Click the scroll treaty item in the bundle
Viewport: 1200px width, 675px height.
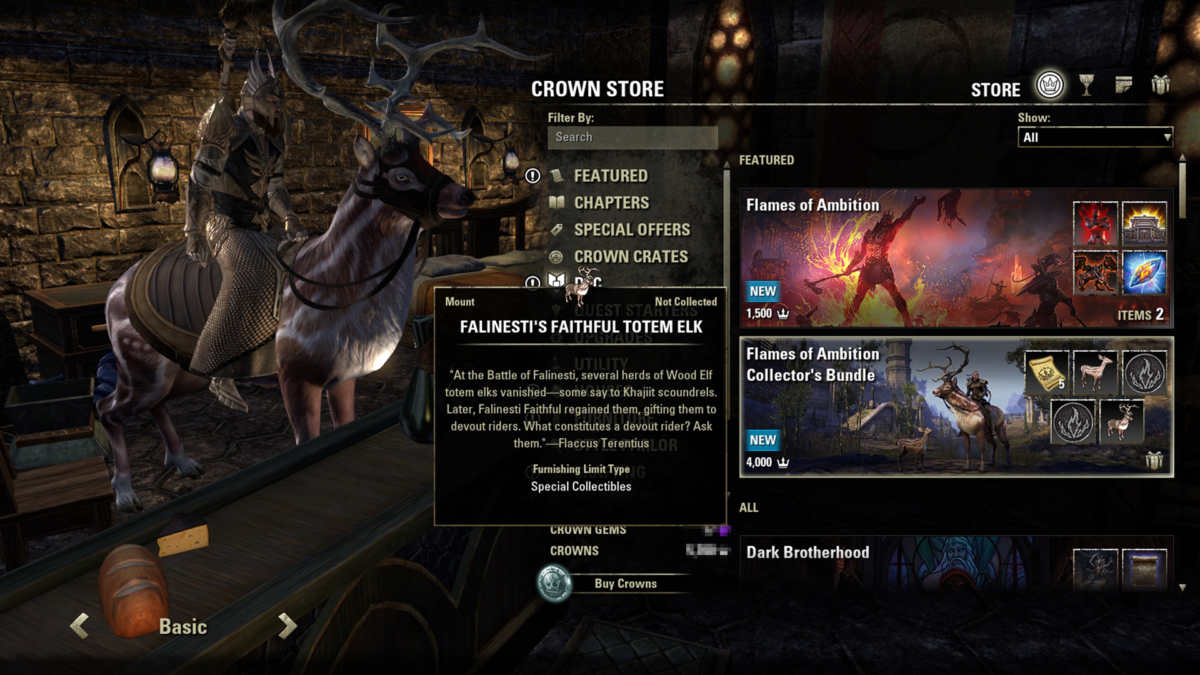click(x=1045, y=372)
